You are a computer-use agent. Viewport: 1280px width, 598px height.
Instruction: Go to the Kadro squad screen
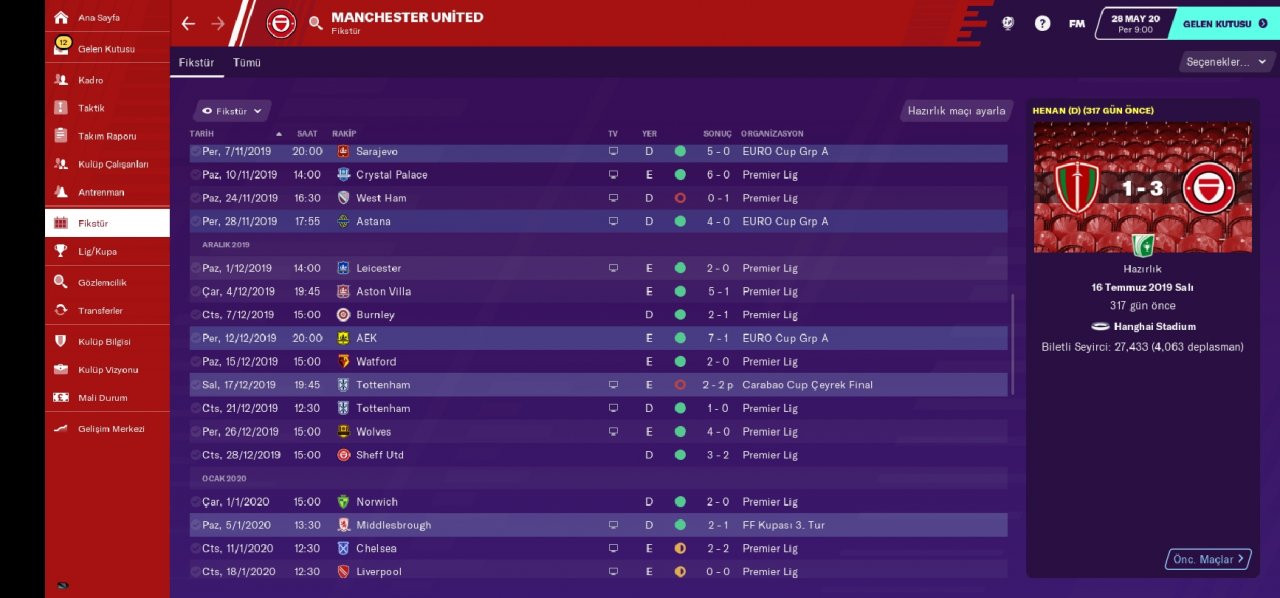(x=91, y=80)
